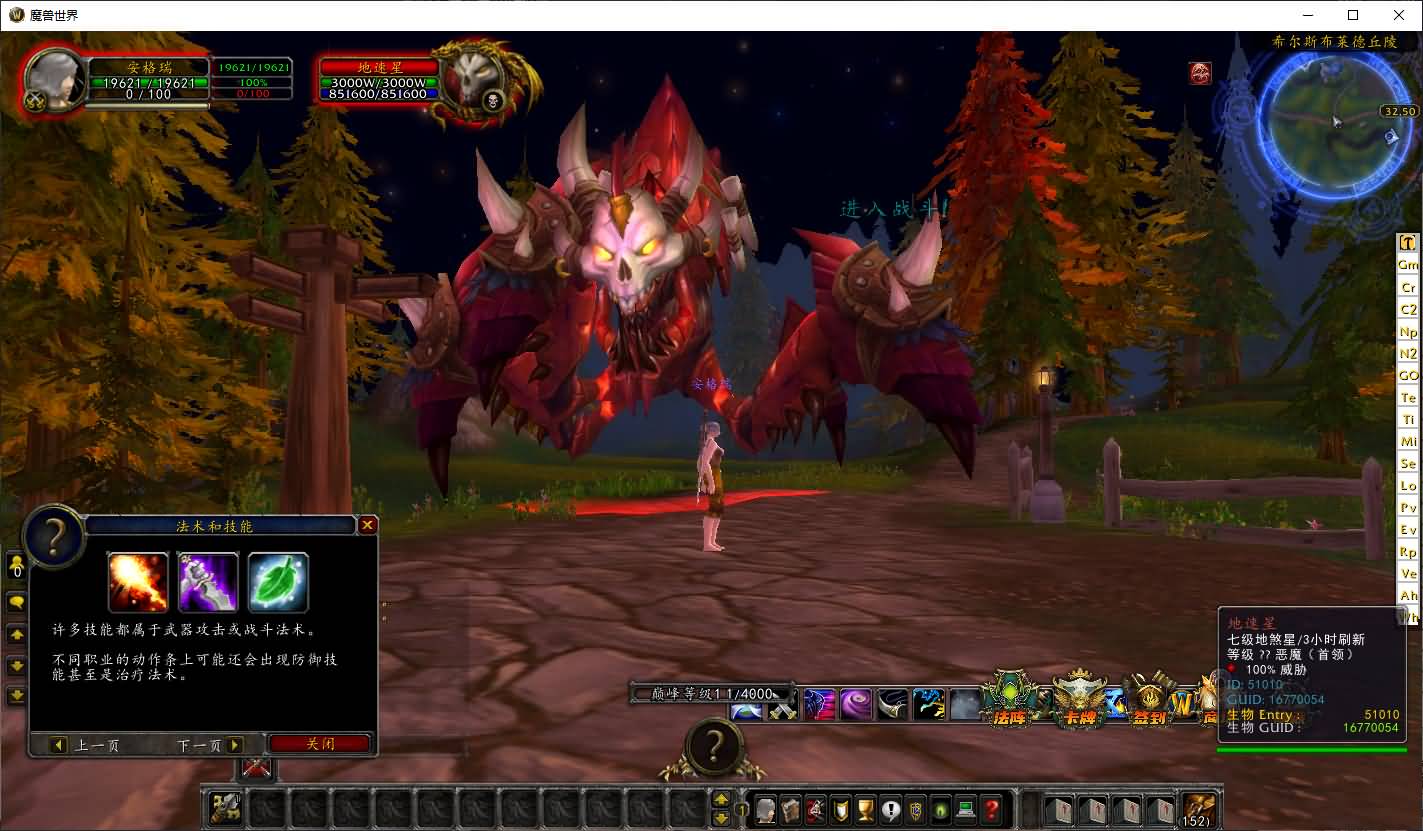The width and height of the screenshot is (1423, 831).
Task: Activate the purple swirl ability icon
Action: coord(856,704)
